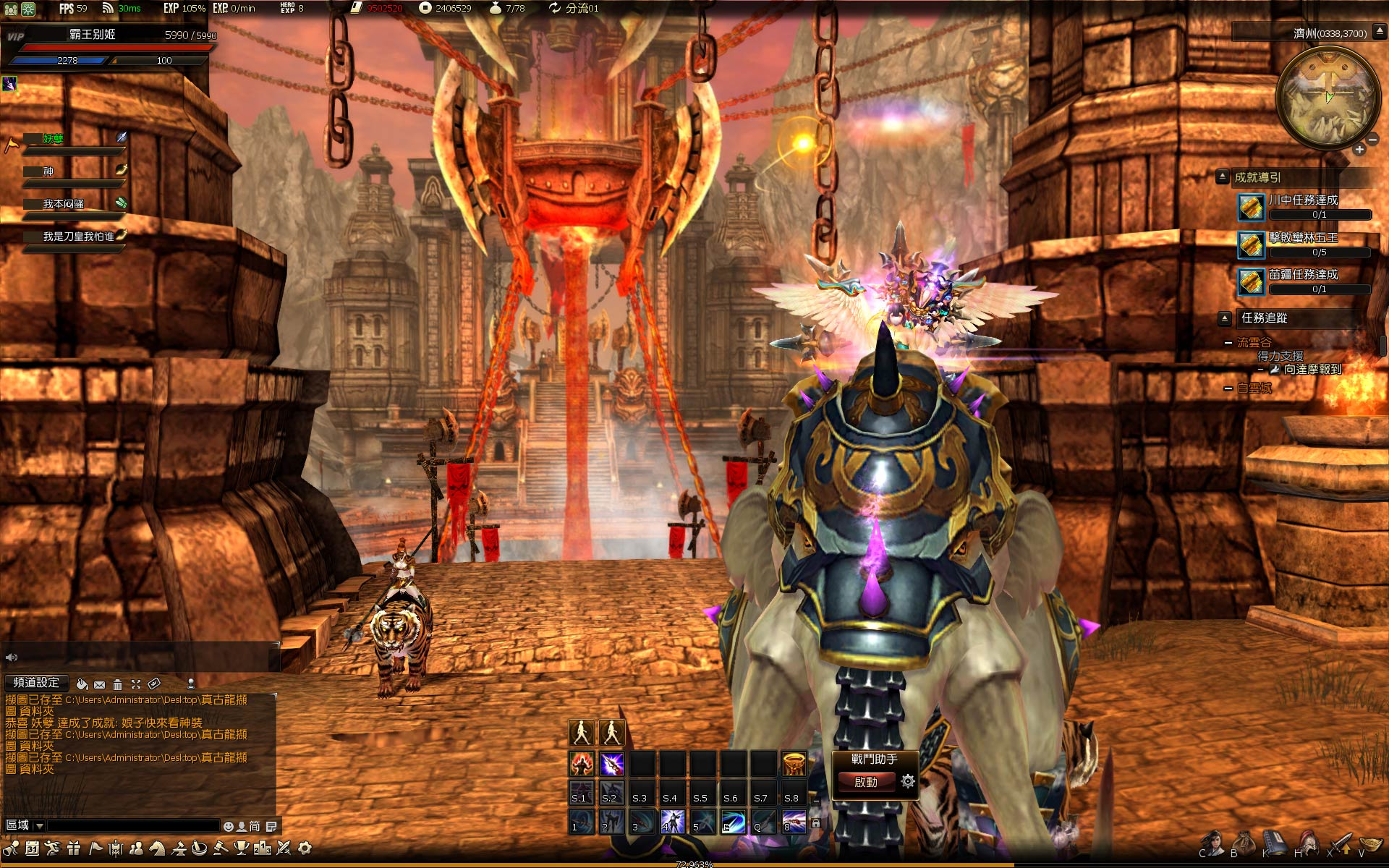Clear chat with the trash icon

(117, 684)
